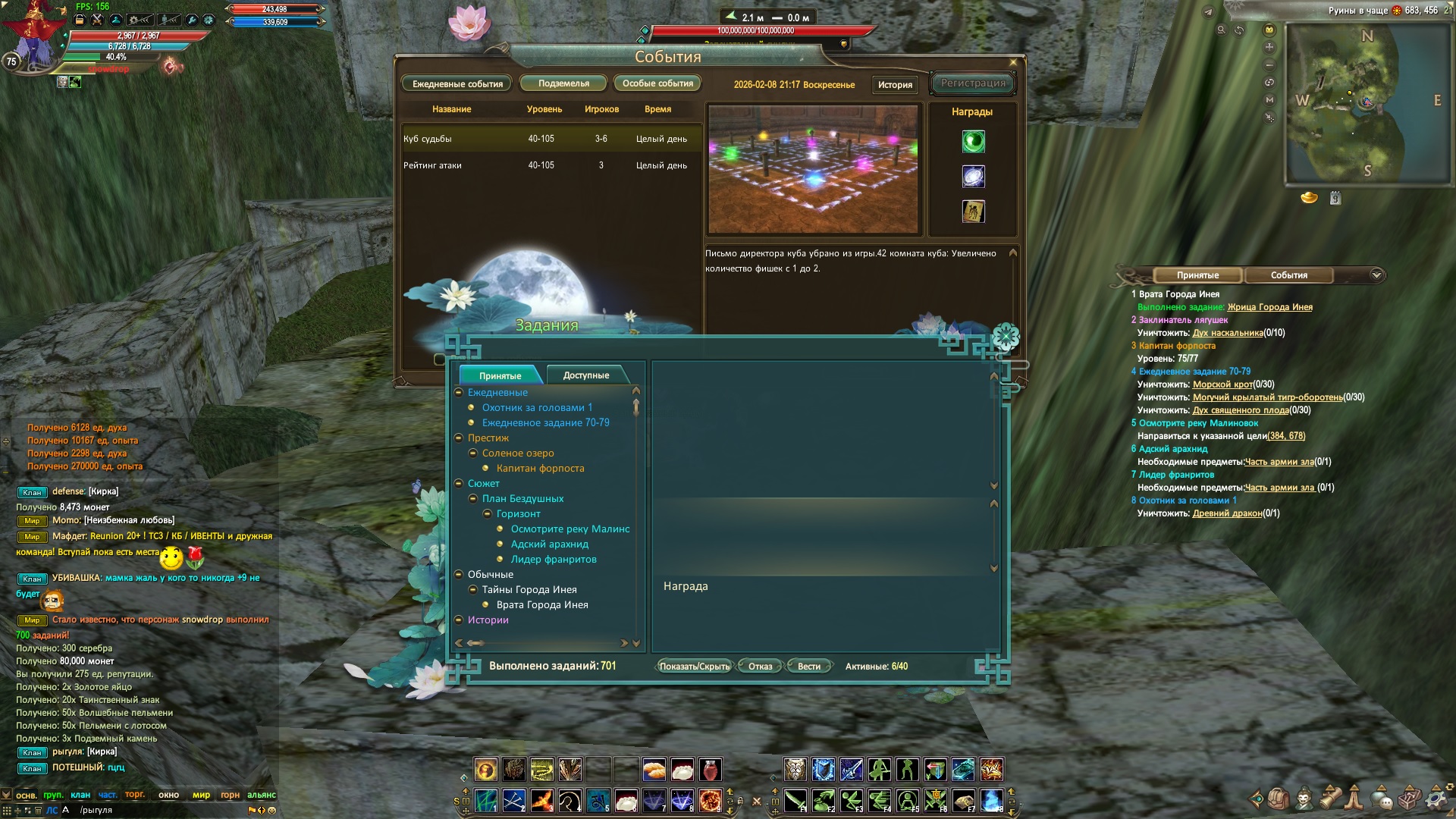
Task: Open the События tab in quest tracker
Action: pyautogui.click(x=1288, y=275)
